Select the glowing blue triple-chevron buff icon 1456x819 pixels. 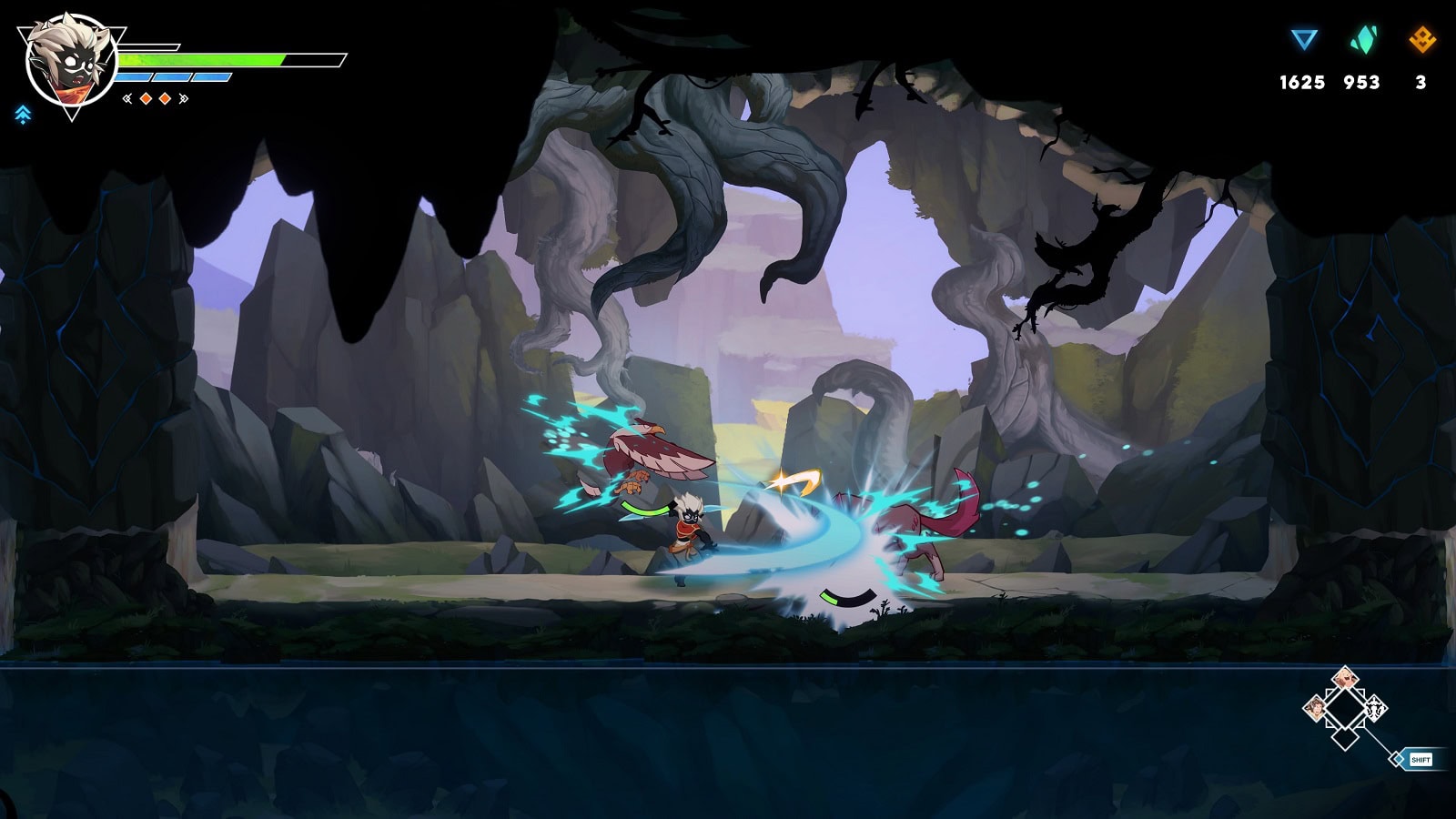point(23,115)
